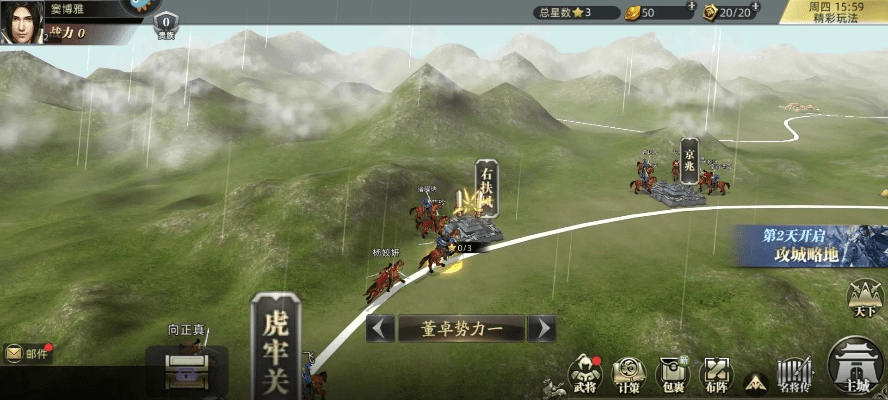Viewport: 888px width, 400px height.
Task: Open the 武将 generals menu
Action: point(583,373)
